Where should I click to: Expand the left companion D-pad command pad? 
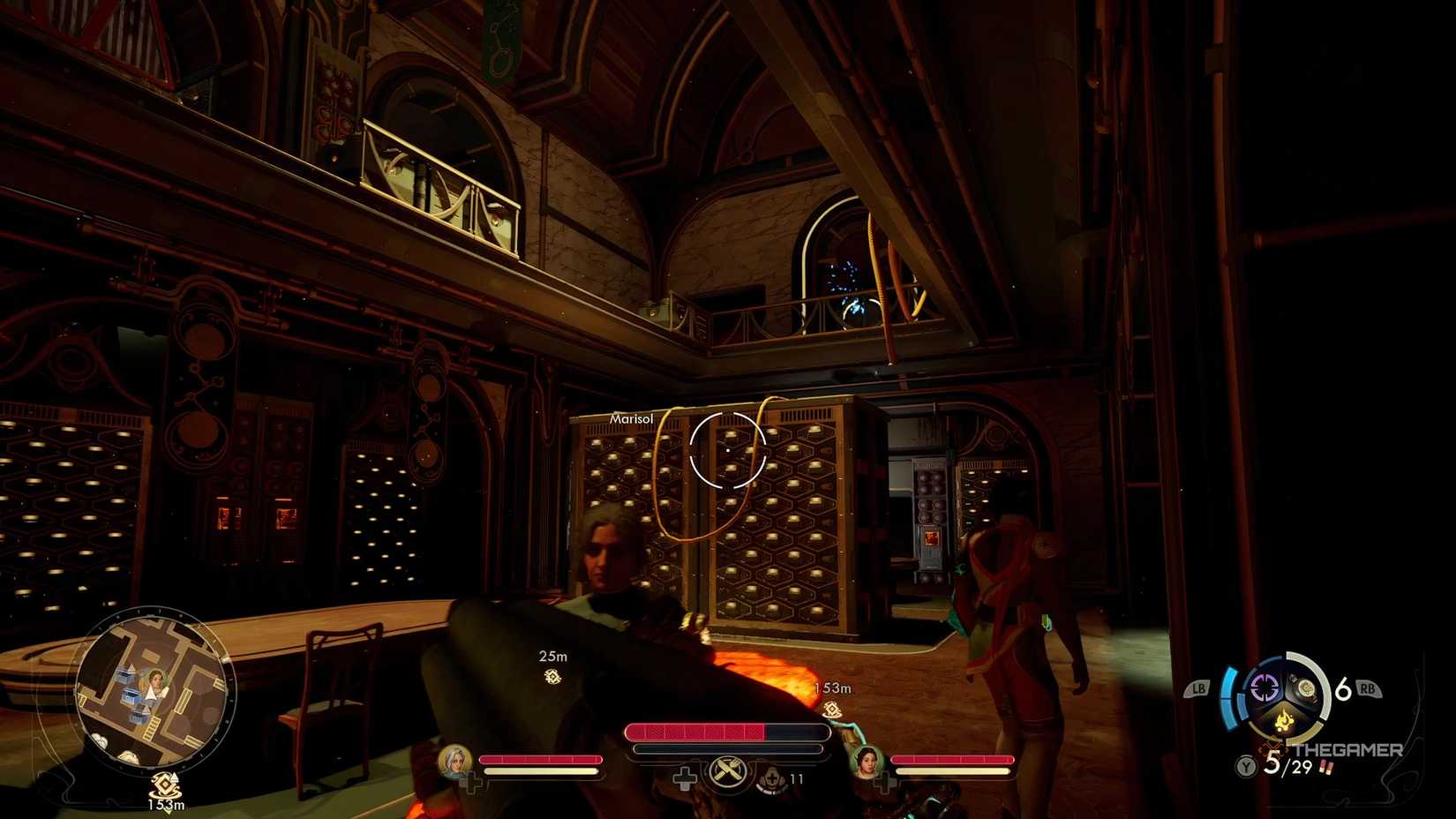pyautogui.click(x=472, y=782)
